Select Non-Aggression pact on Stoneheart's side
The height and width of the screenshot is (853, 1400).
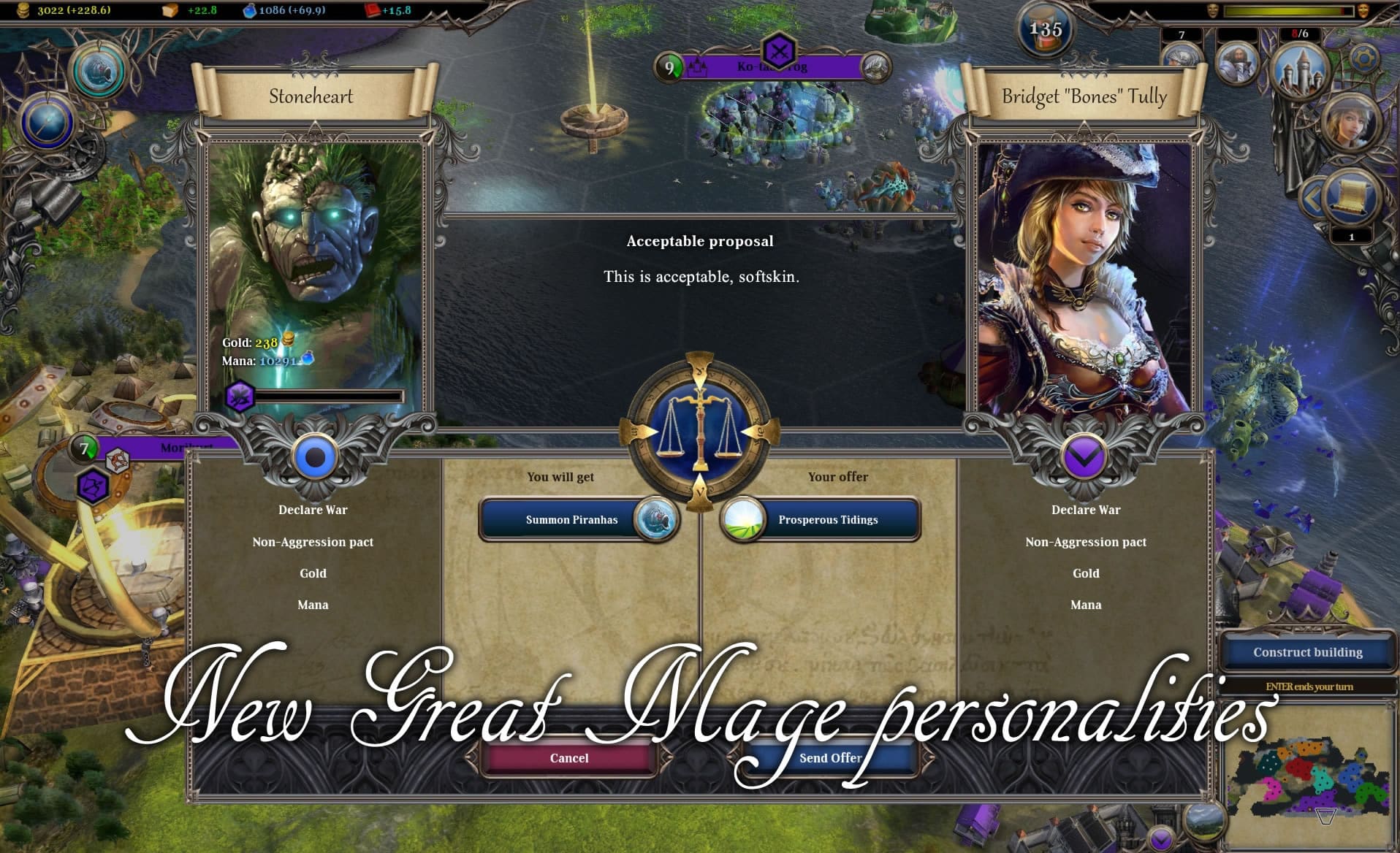tap(313, 541)
